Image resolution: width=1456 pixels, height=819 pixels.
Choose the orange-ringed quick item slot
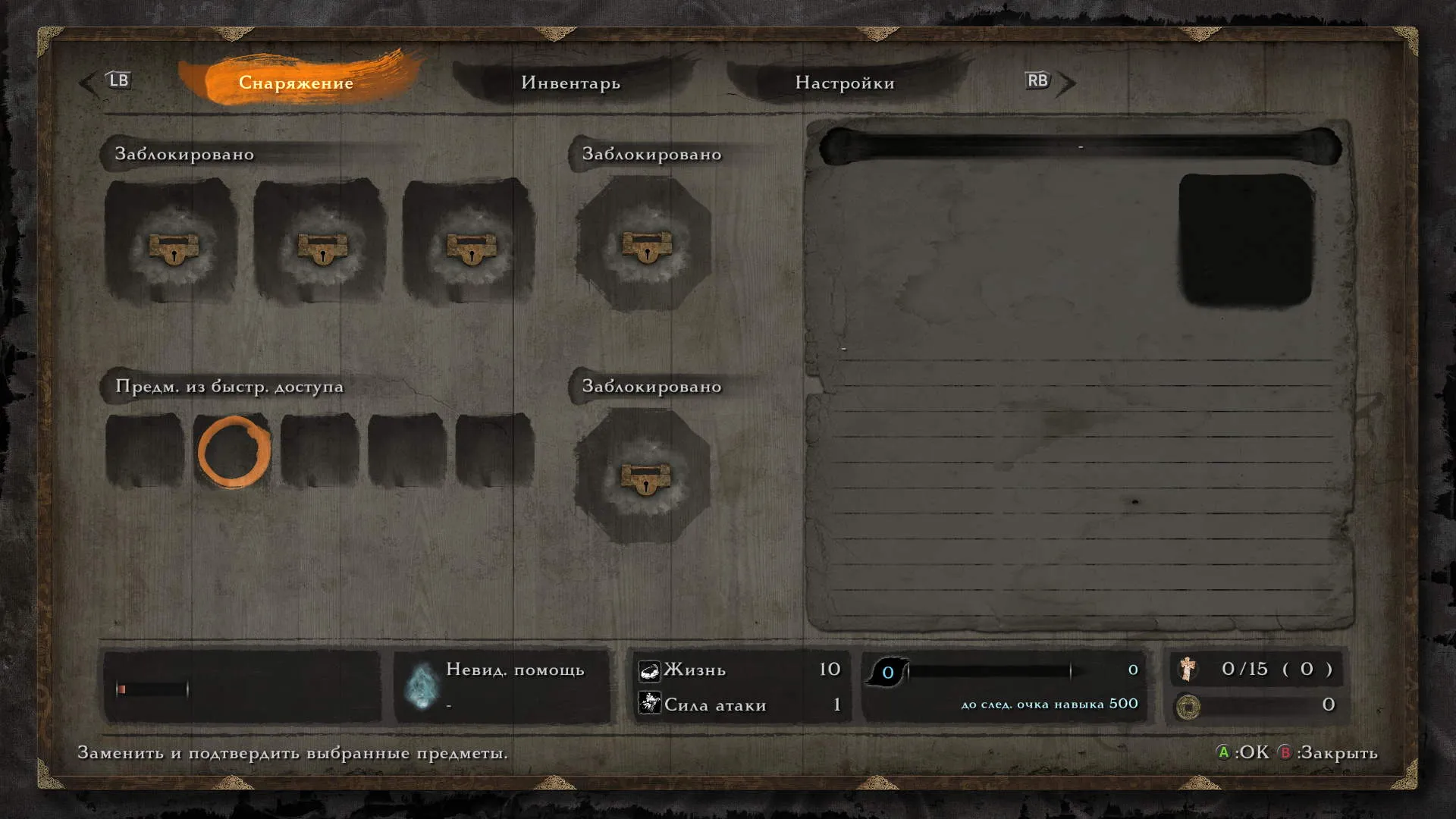click(234, 451)
